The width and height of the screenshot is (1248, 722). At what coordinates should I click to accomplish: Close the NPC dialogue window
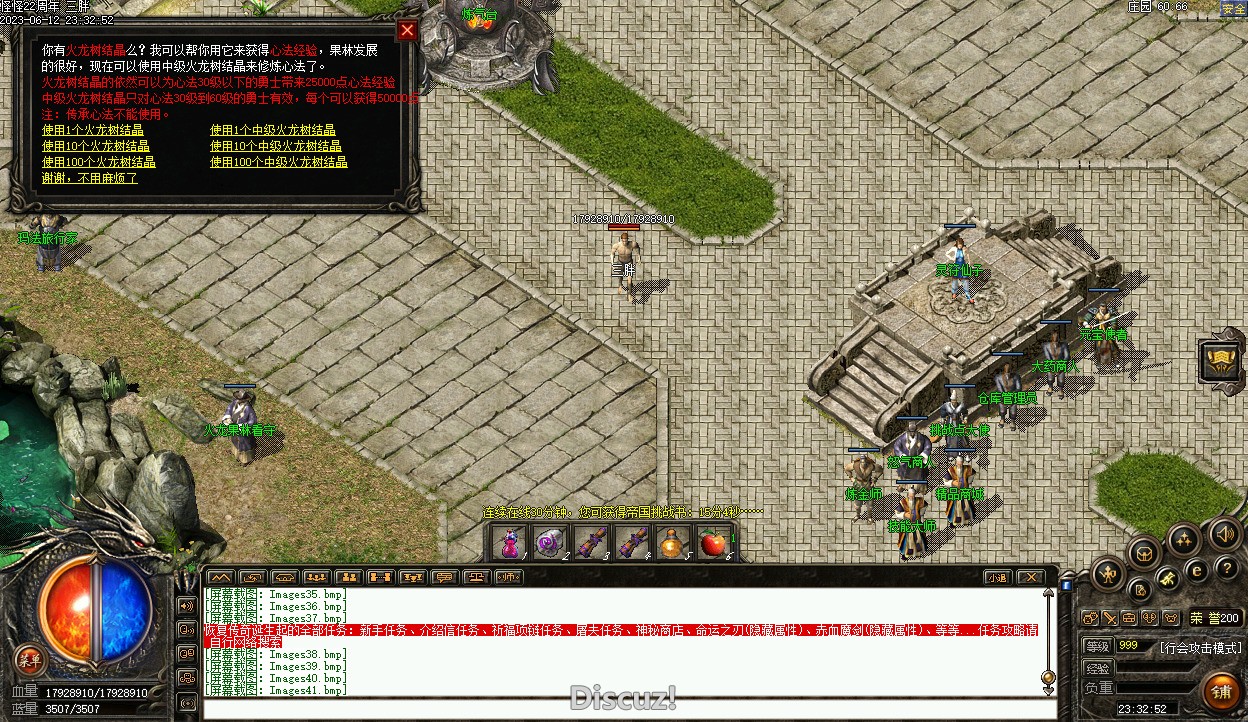pos(407,30)
